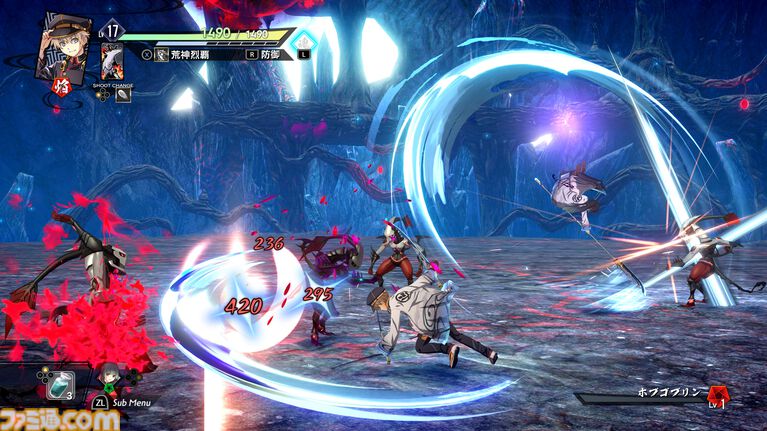Open the Sub Menu
Screen dimensions: 767x431
(x=124, y=402)
